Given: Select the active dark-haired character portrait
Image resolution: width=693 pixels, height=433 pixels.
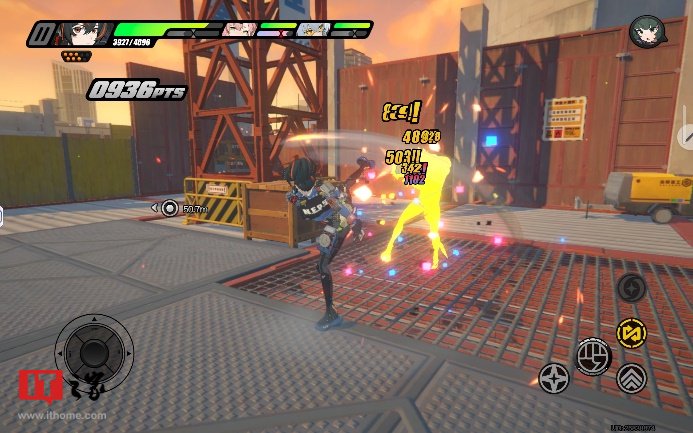Looking at the screenshot, I should coord(82,33).
